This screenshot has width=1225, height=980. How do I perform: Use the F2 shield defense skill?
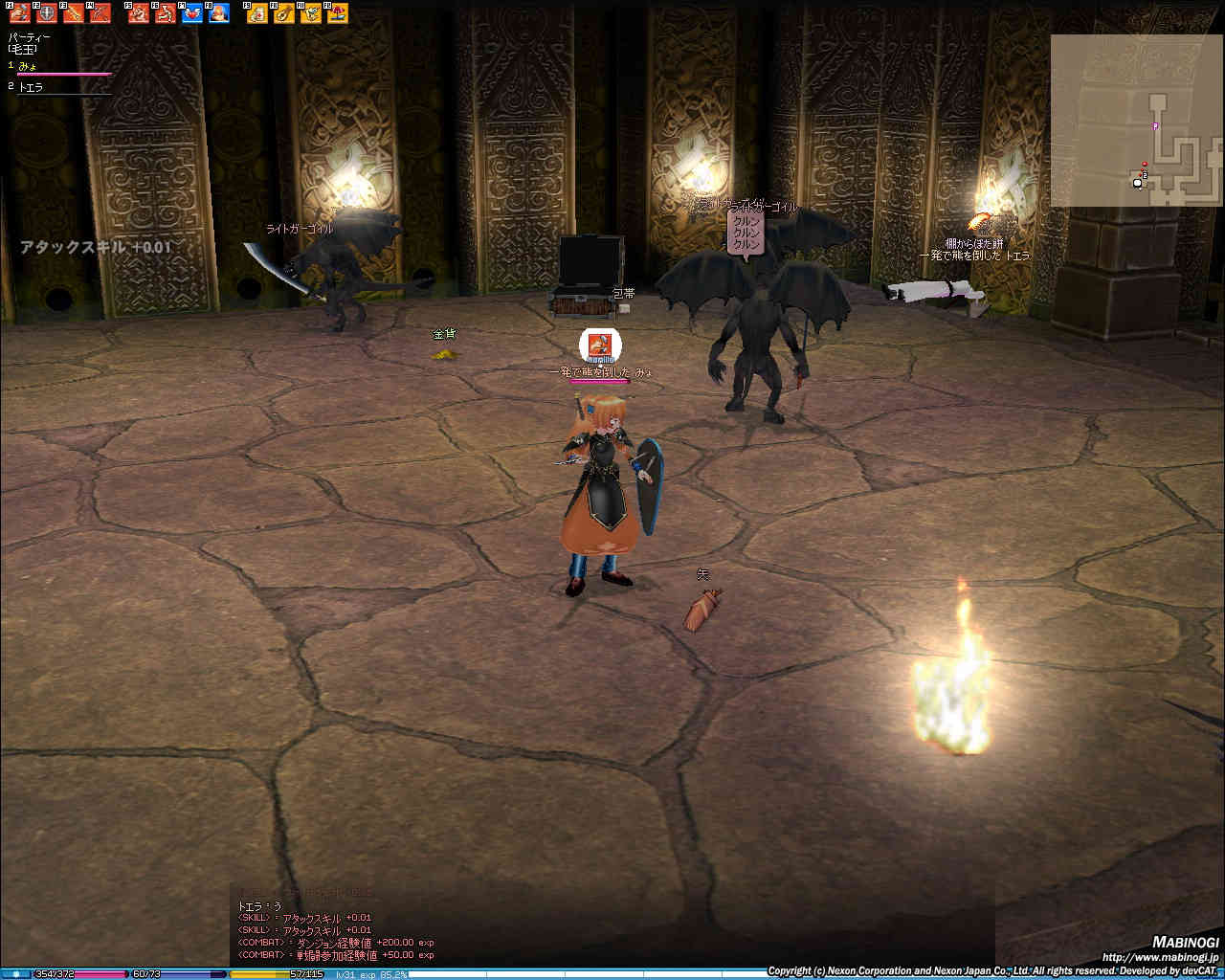point(45,13)
